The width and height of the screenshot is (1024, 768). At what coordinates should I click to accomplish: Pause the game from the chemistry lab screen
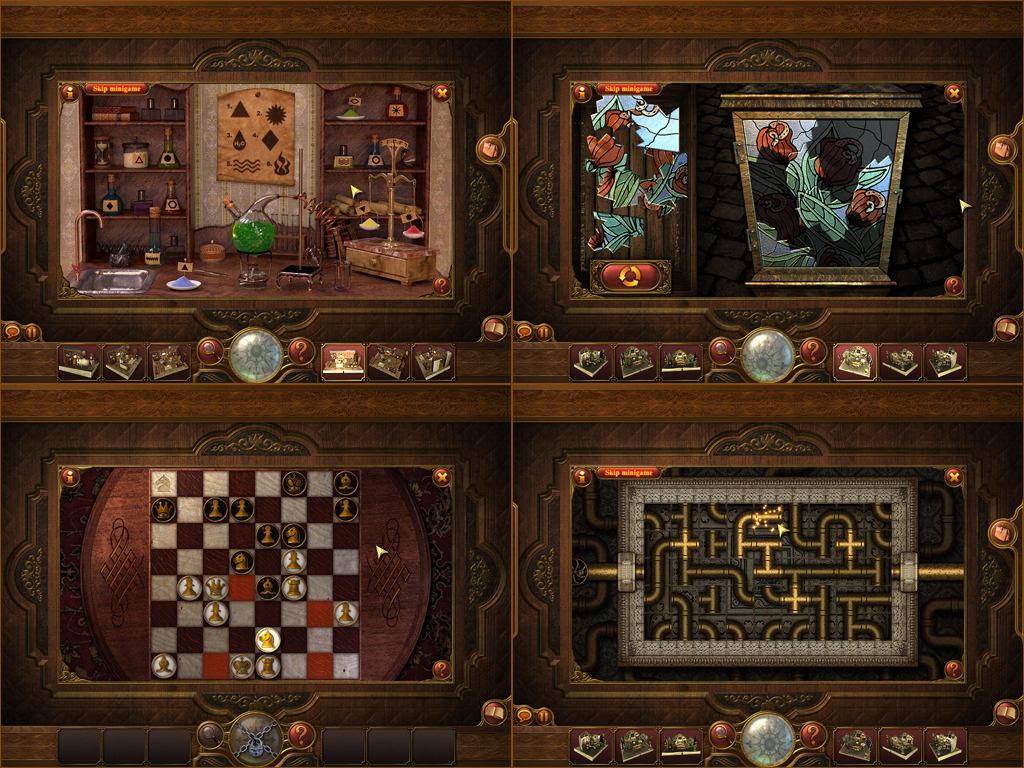(x=32, y=332)
